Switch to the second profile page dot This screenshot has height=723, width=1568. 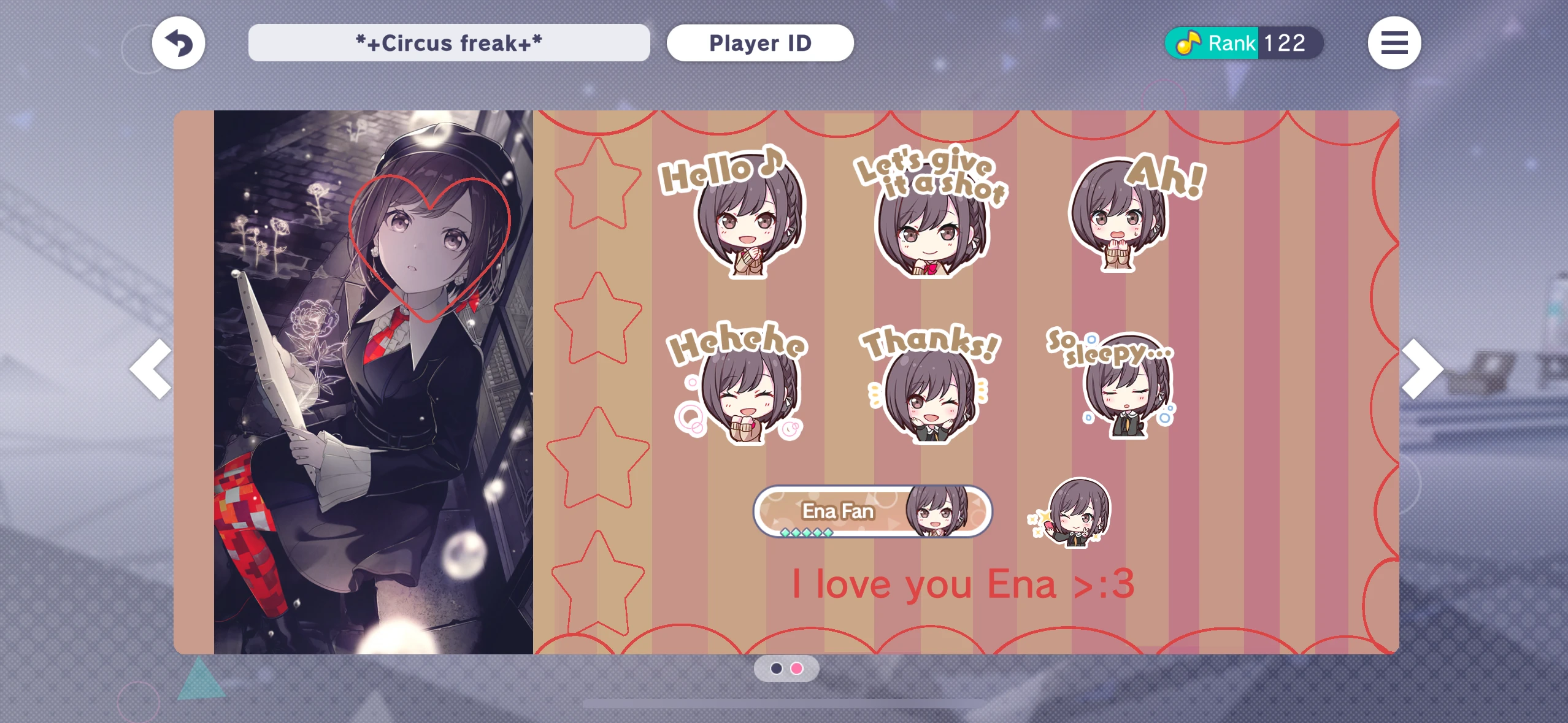coord(796,670)
